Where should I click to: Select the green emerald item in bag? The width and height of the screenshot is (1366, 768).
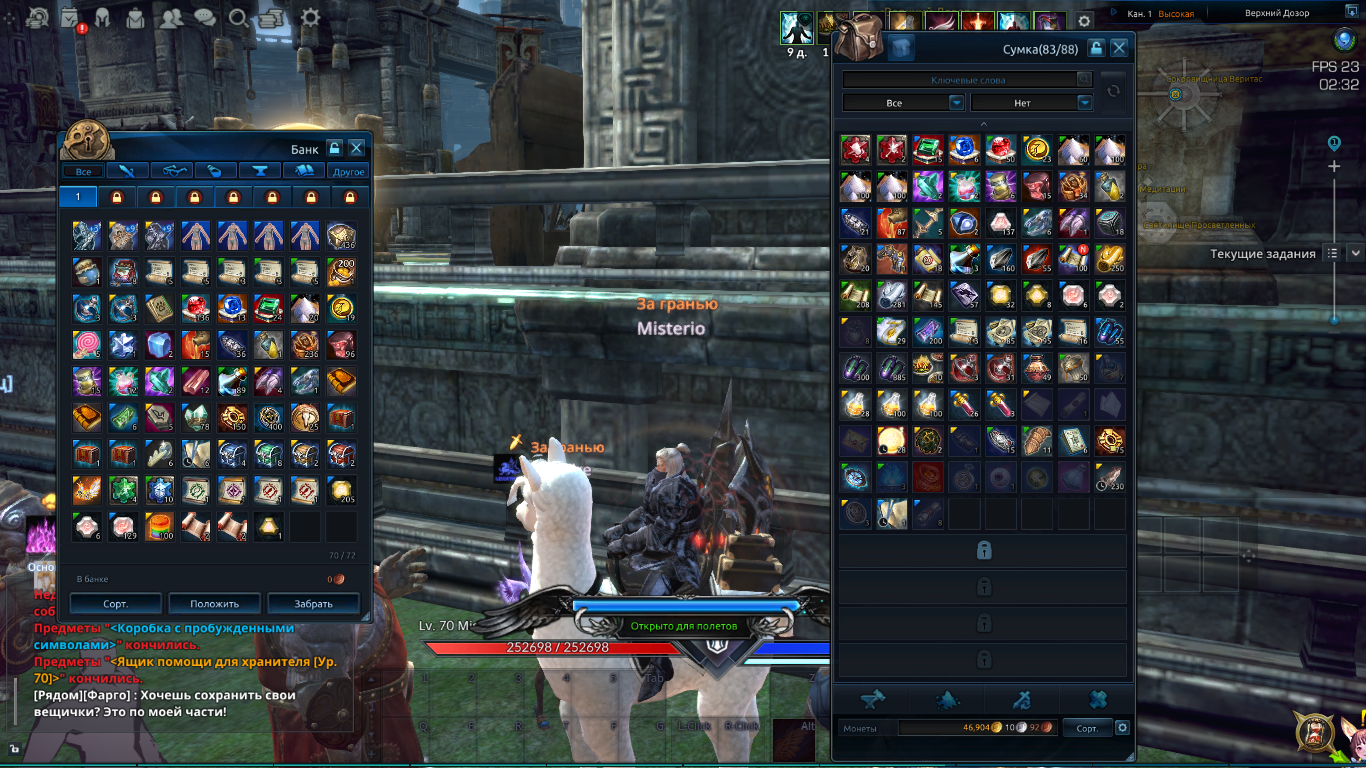click(x=929, y=149)
